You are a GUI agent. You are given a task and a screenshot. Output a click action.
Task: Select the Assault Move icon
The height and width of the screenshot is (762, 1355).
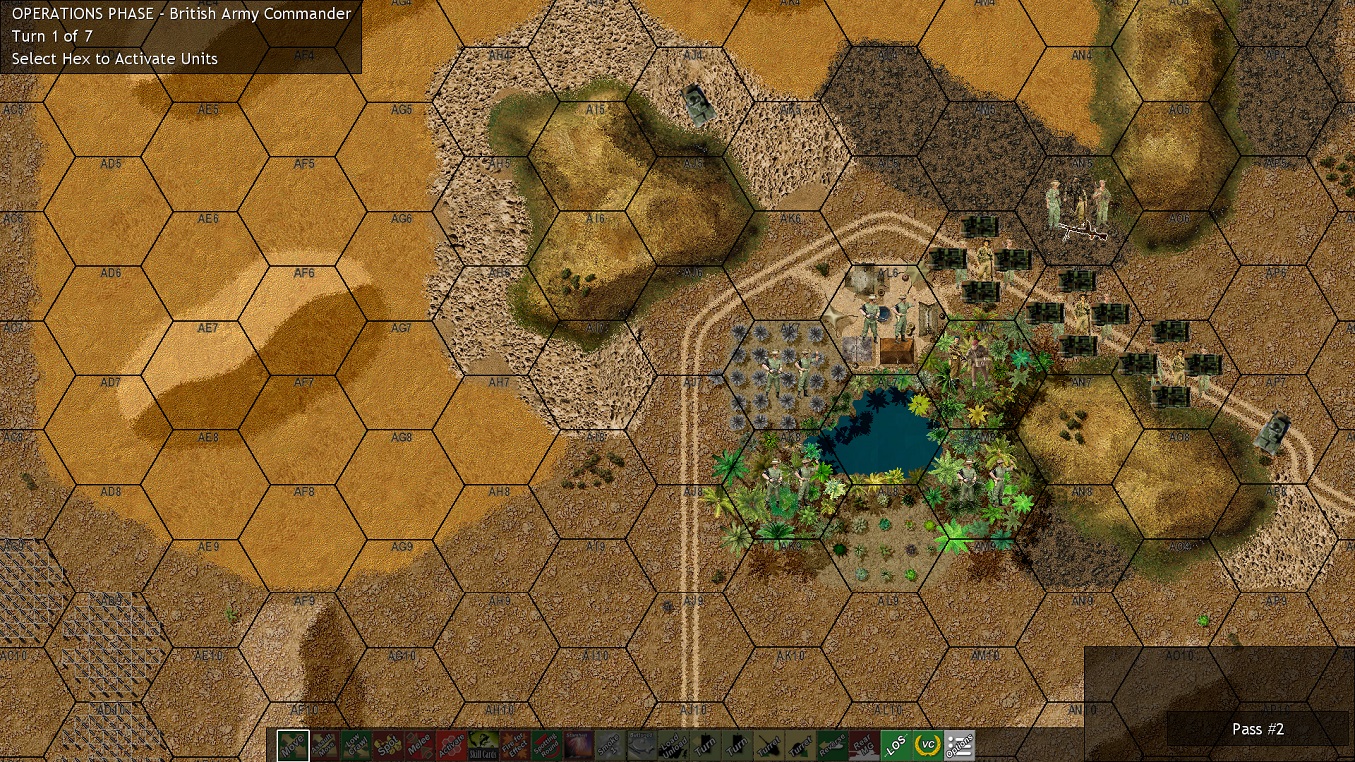click(324, 746)
